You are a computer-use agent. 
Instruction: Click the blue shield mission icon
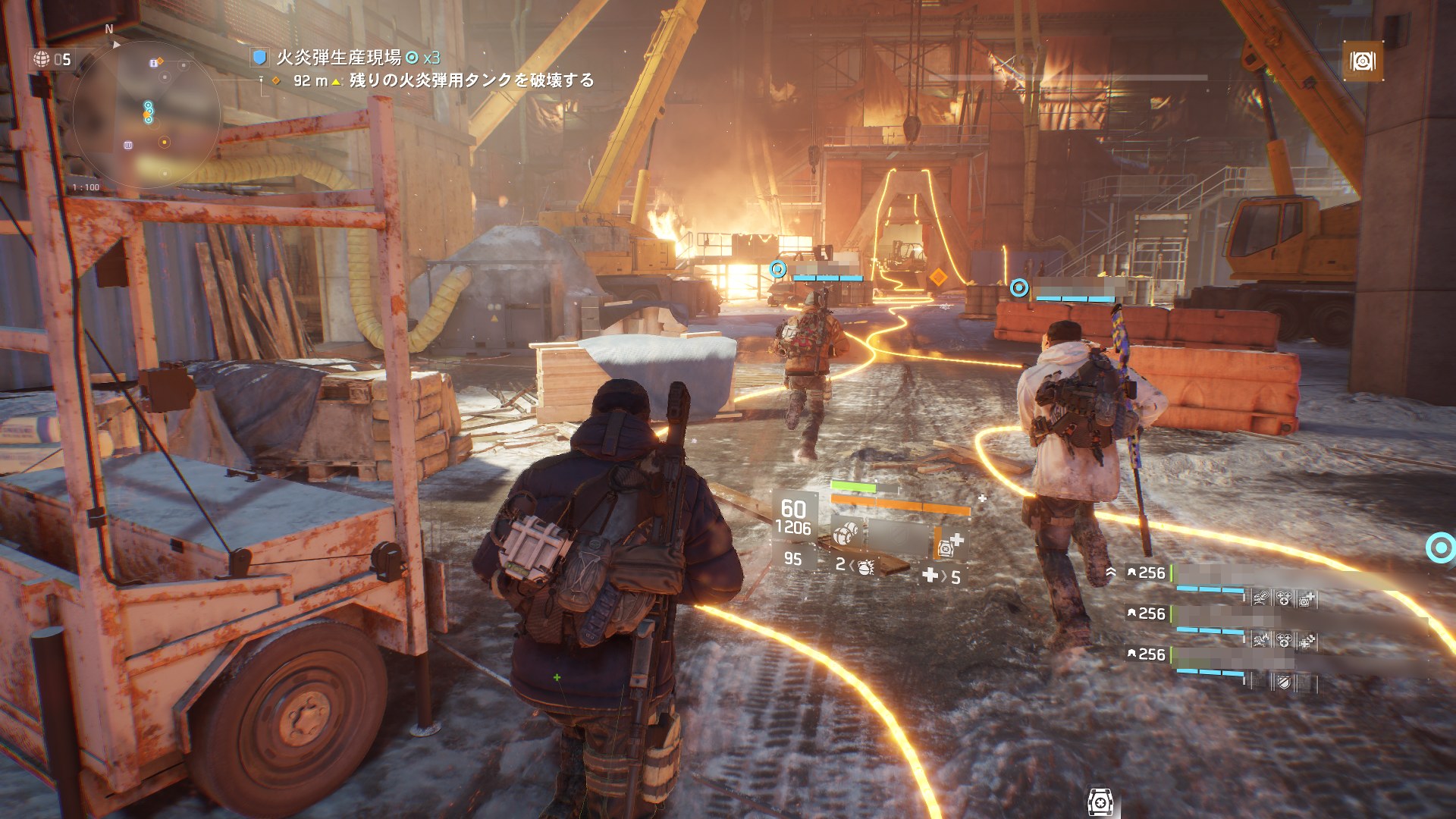pyautogui.click(x=260, y=58)
